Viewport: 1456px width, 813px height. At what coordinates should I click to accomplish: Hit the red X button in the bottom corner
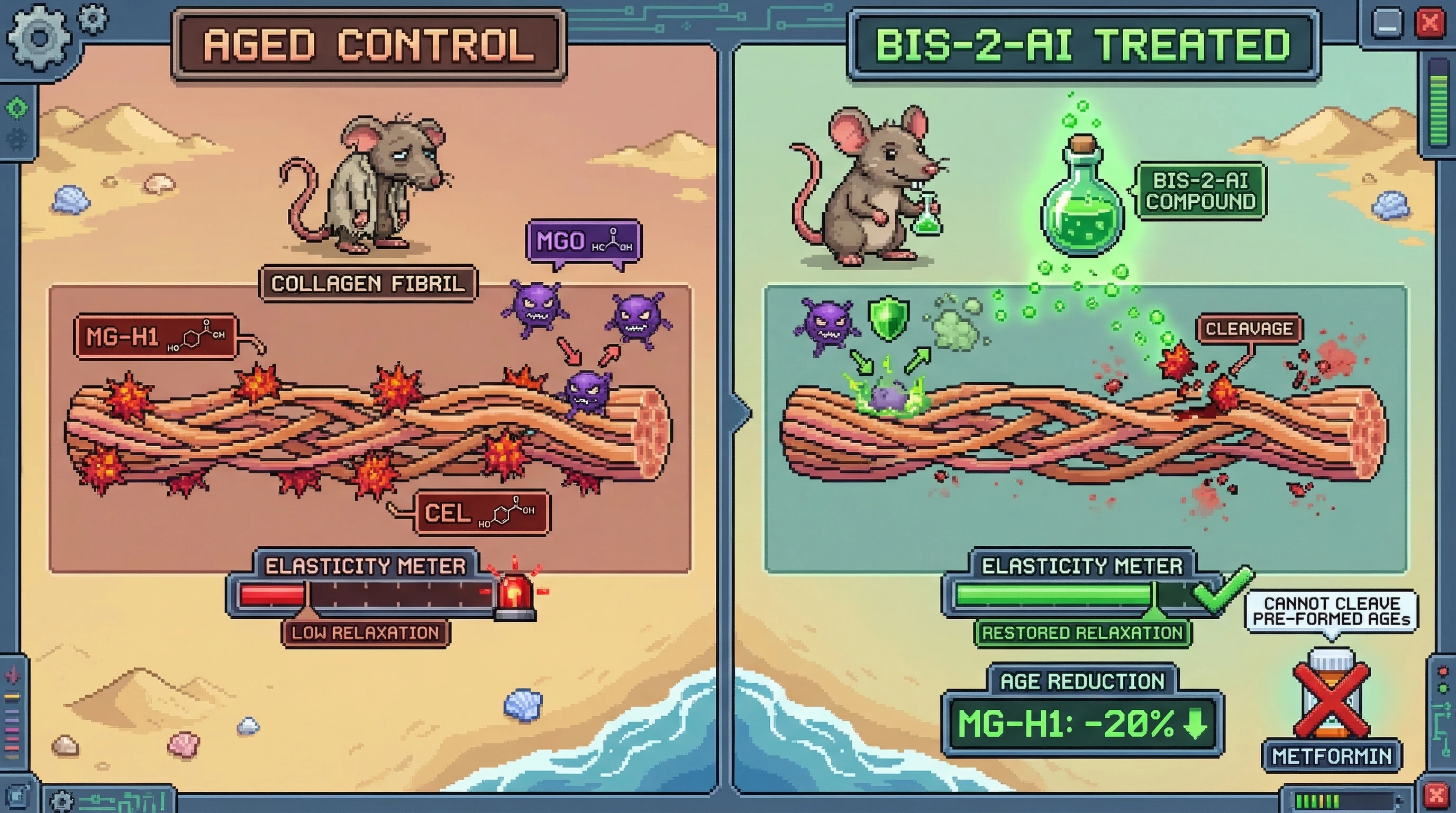[x=1436, y=796]
